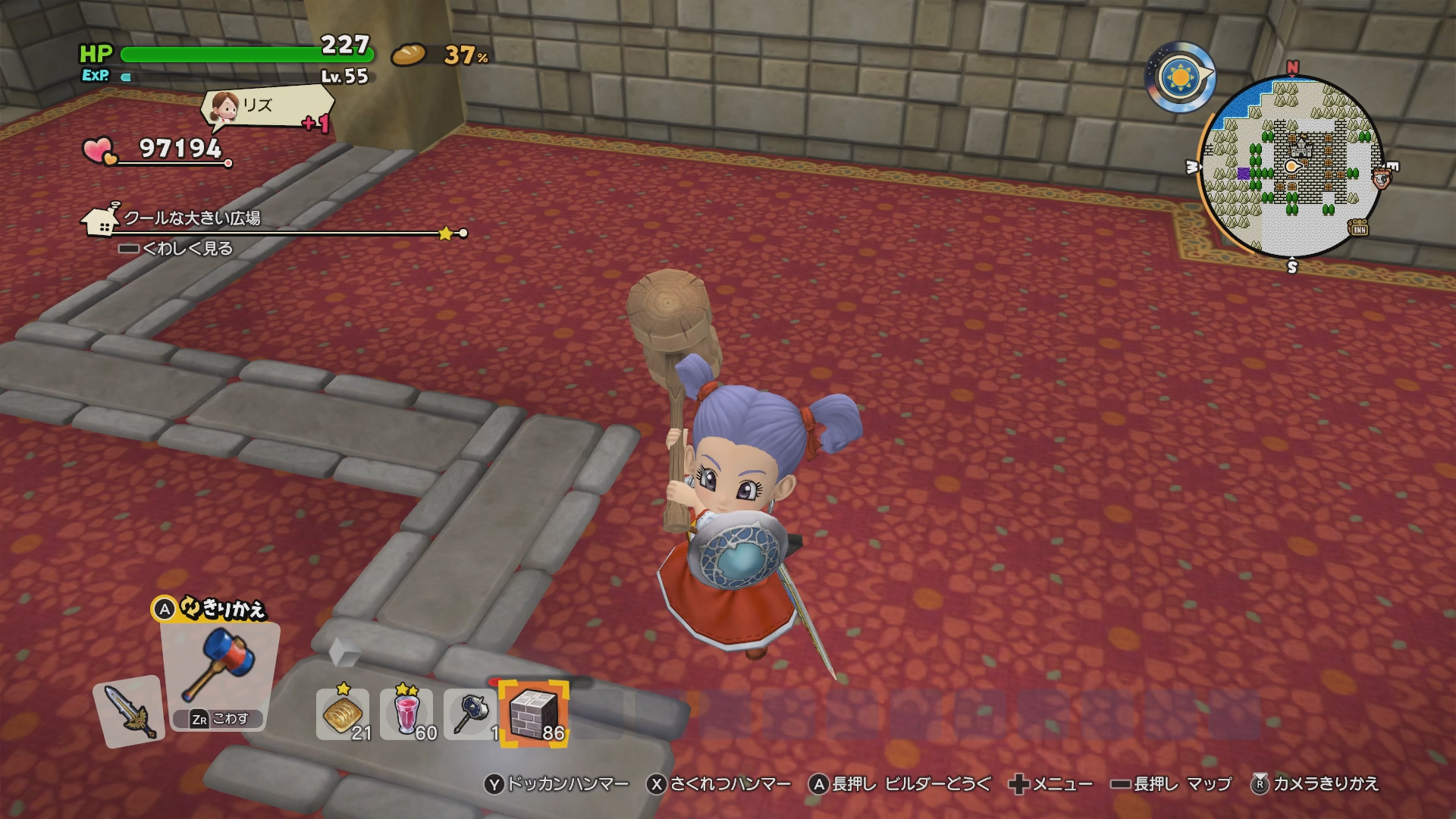The height and width of the screenshot is (819, 1456).
Task: Open the クールな大きい広場 room tracker
Action: tap(193, 218)
